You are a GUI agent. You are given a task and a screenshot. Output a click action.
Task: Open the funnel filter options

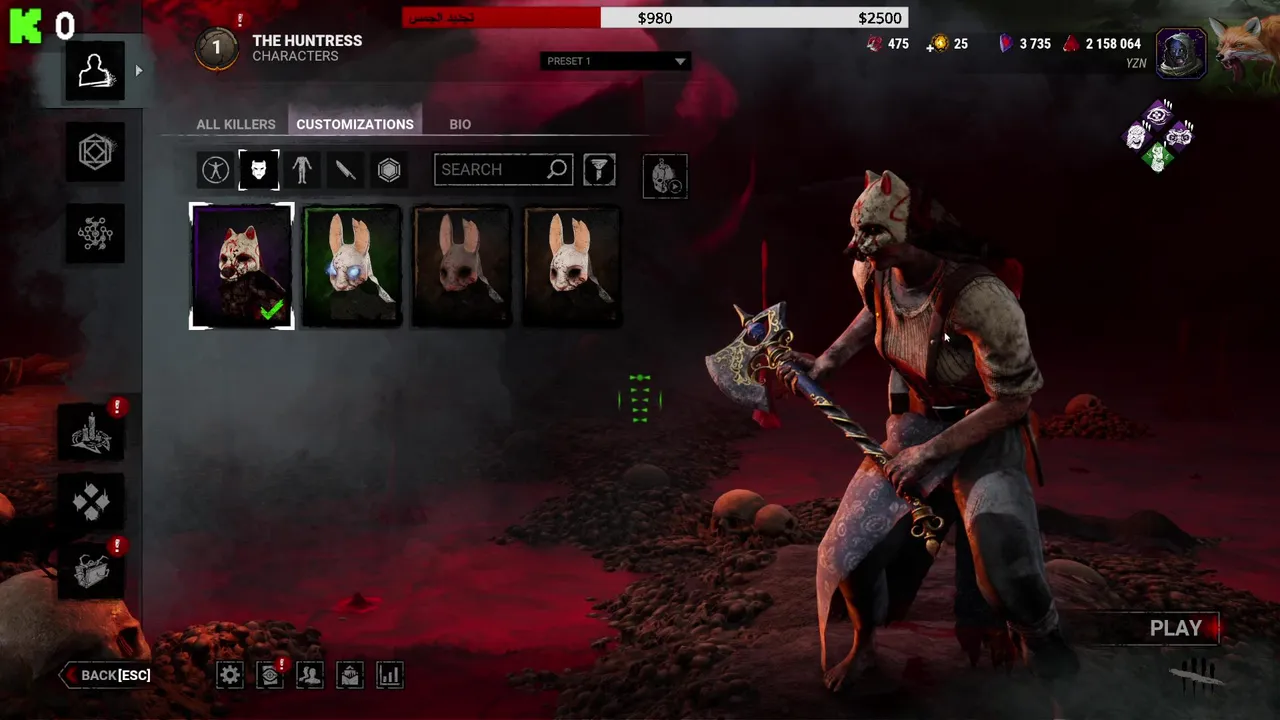[599, 170]
